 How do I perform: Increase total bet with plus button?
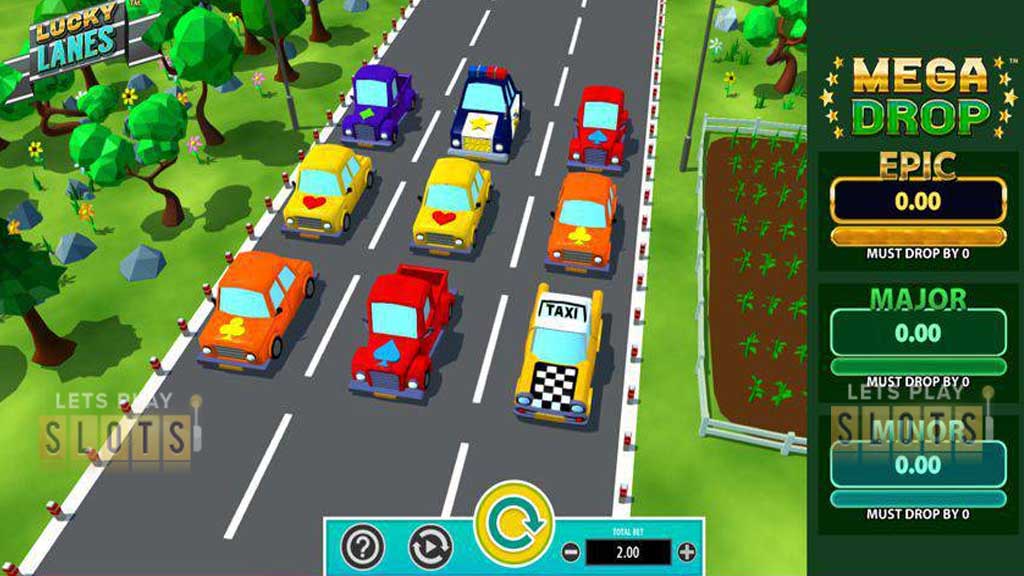point(686,552)
